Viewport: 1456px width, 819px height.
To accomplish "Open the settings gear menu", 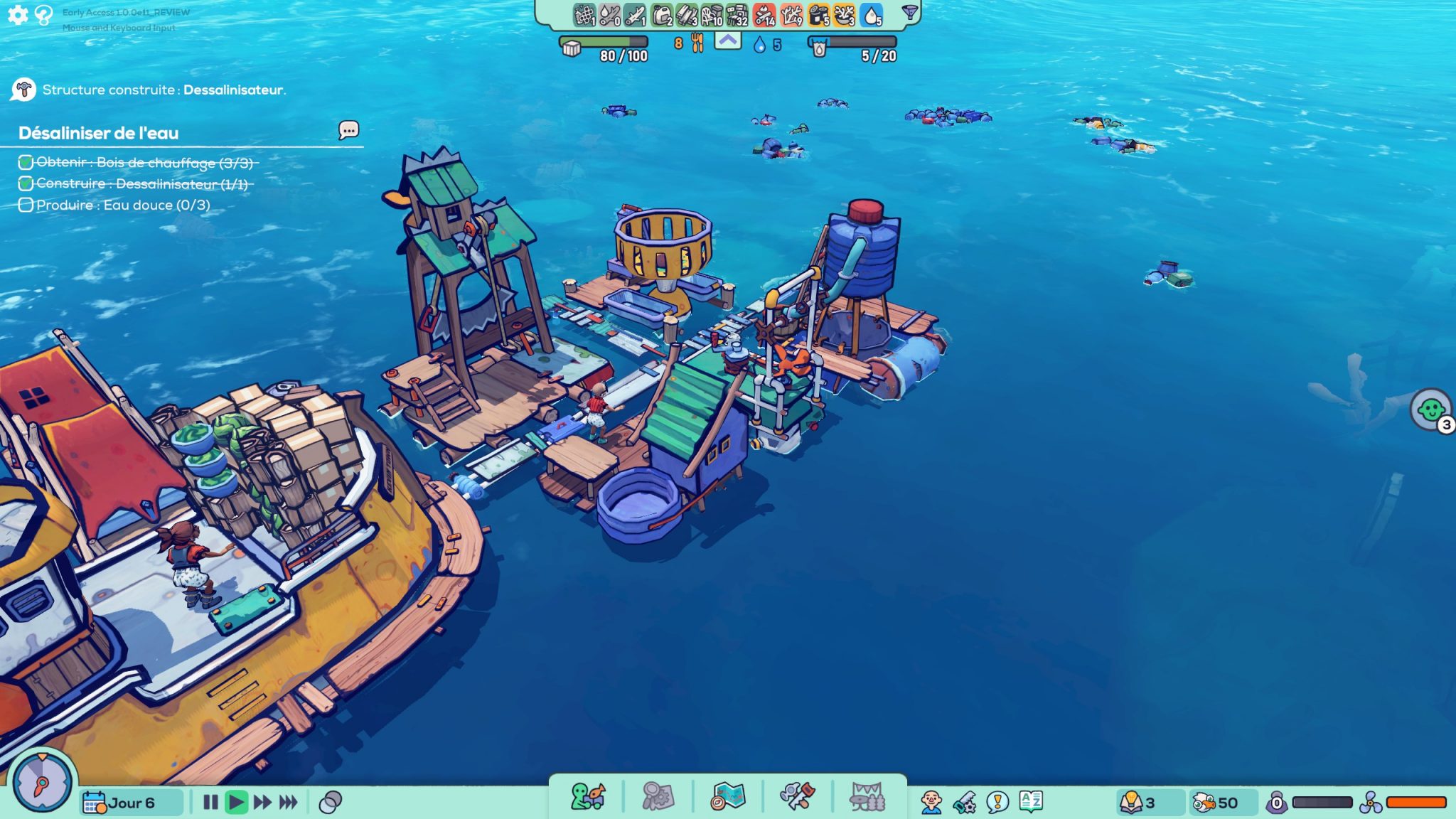I will coord(18,14).
